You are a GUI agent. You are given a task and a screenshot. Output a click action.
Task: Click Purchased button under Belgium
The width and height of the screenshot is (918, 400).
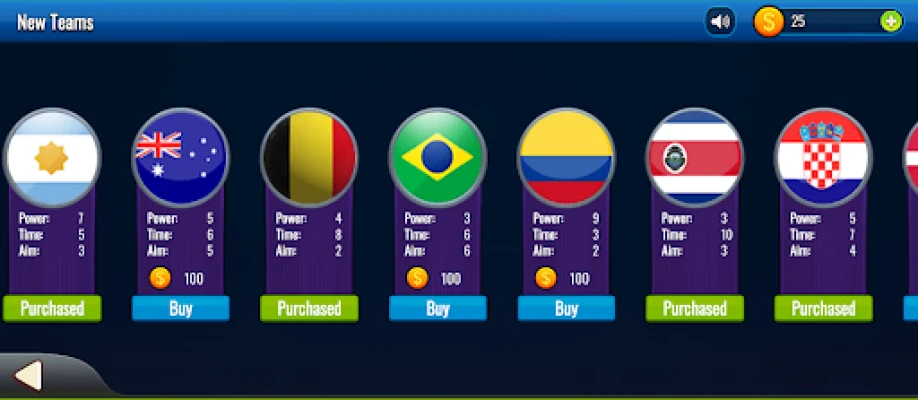309,308
